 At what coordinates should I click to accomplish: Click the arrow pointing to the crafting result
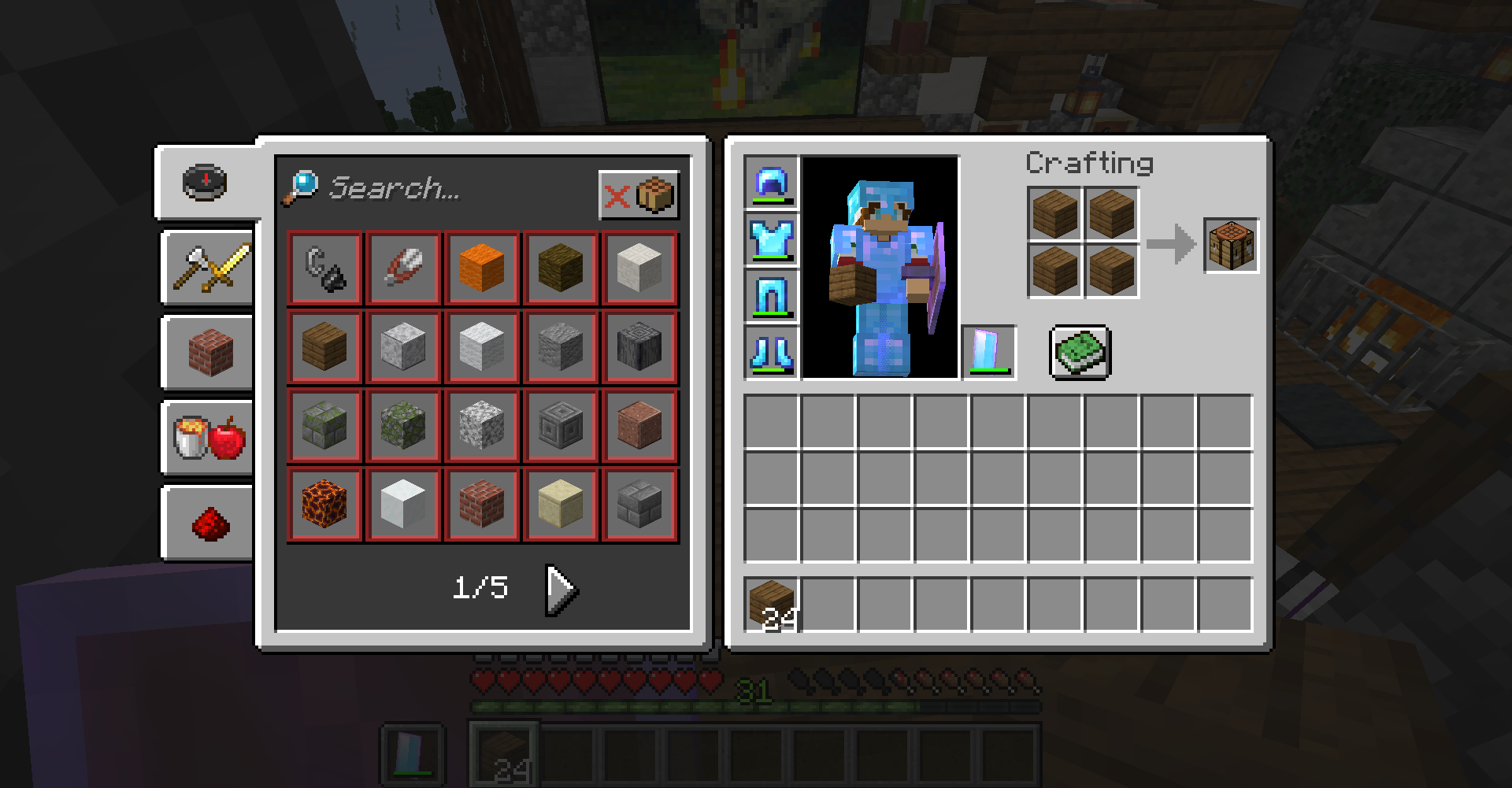[x=1171, y=244]
